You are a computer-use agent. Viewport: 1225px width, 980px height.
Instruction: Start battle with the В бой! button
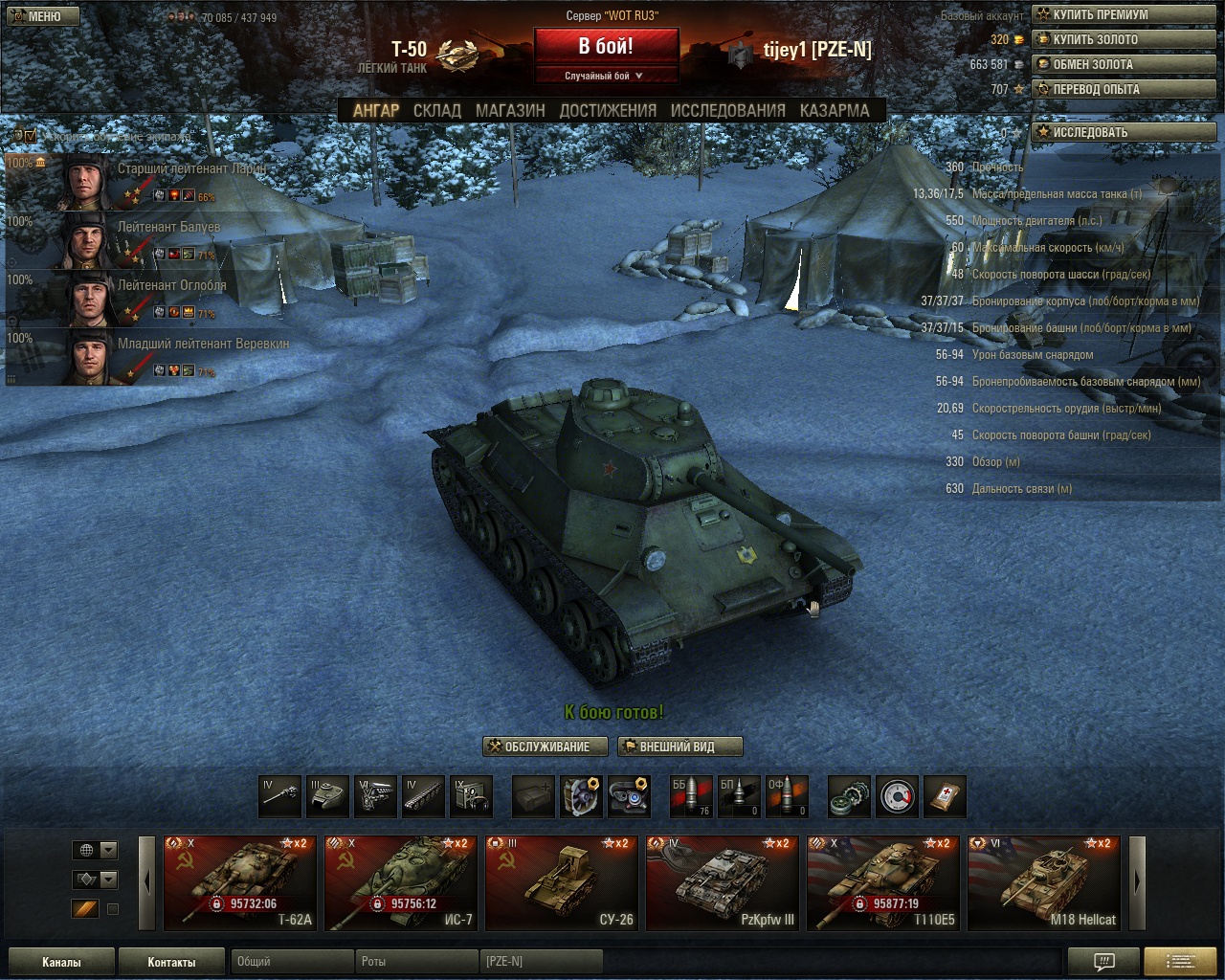606,46
